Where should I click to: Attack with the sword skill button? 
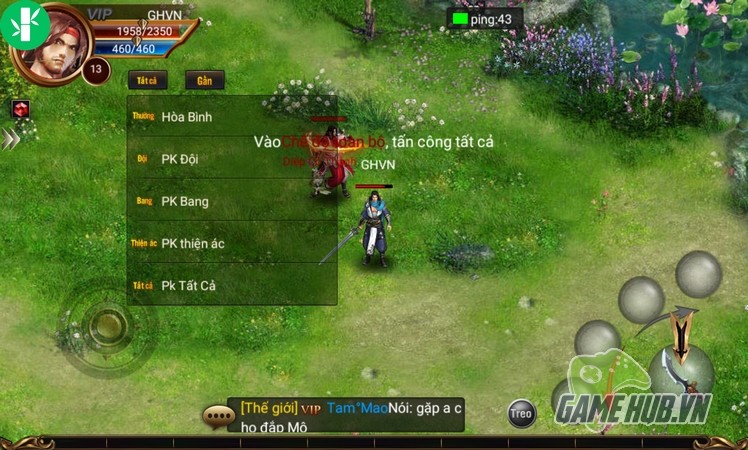pyautogui.click(x=678, y=372)
